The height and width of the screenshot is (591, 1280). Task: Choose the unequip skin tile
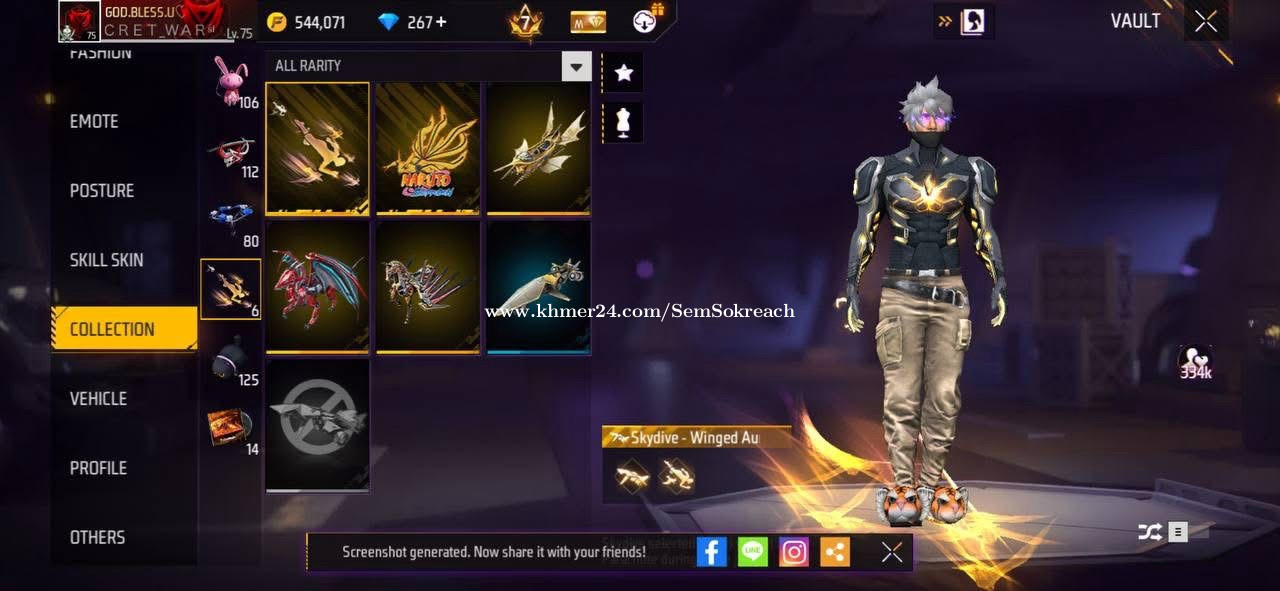tap(317, 425)
